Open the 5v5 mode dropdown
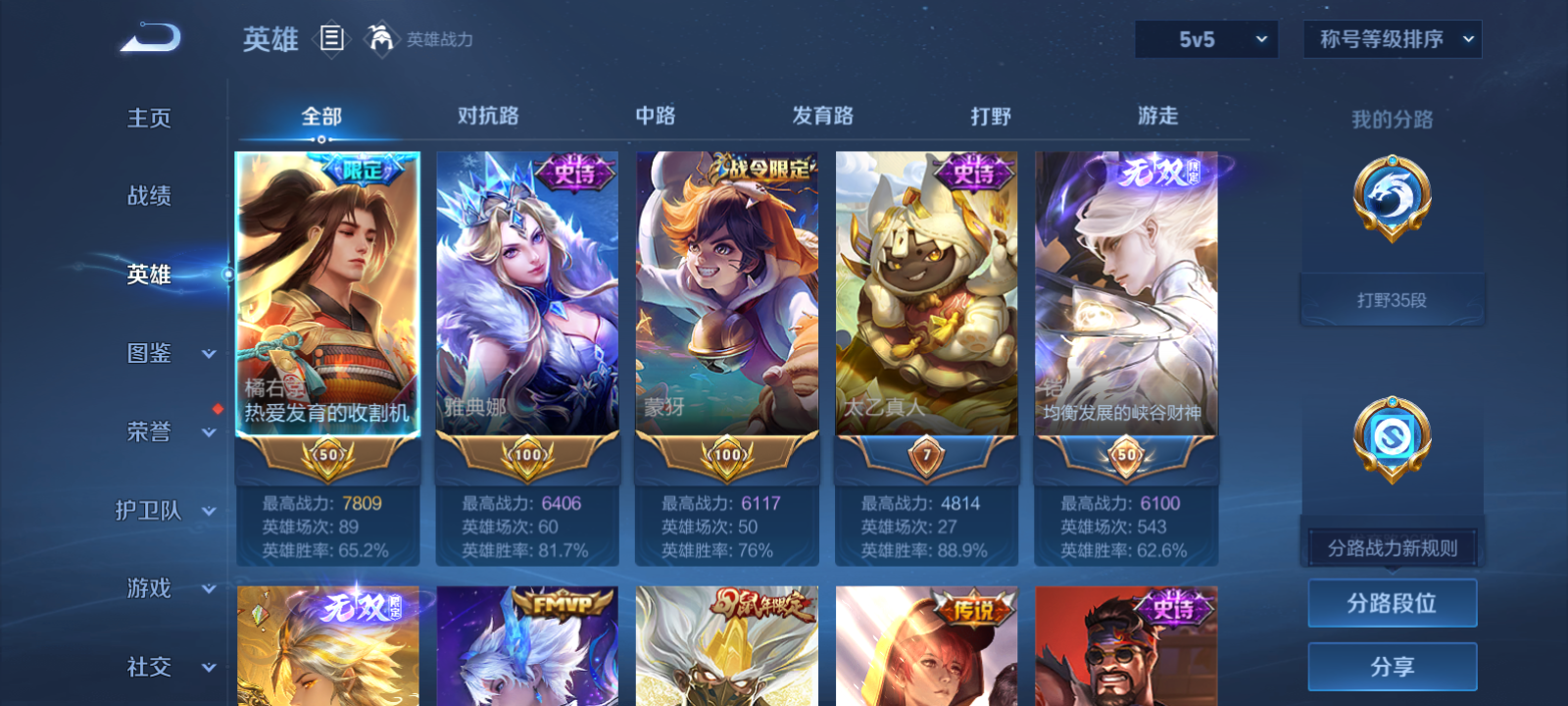 click(1205, 39)
